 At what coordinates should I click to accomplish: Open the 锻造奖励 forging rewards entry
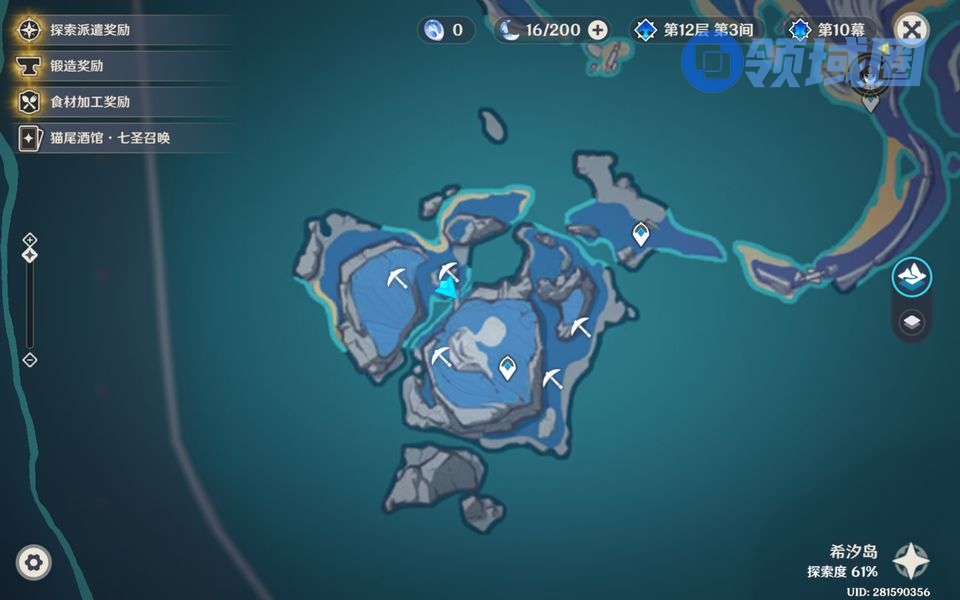click(x=76, y=66)
